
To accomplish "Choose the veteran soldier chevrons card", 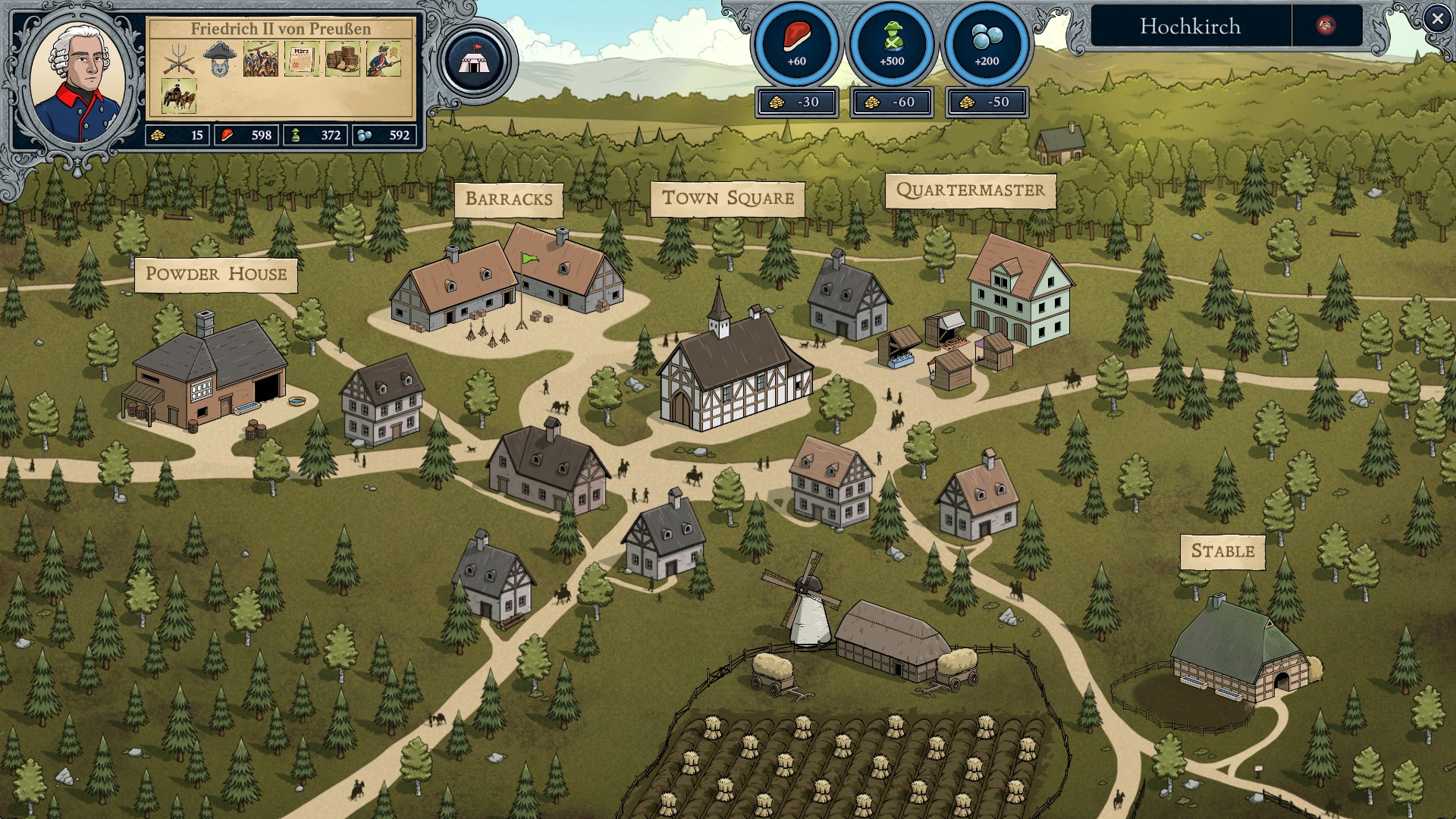I will [384, 59].
